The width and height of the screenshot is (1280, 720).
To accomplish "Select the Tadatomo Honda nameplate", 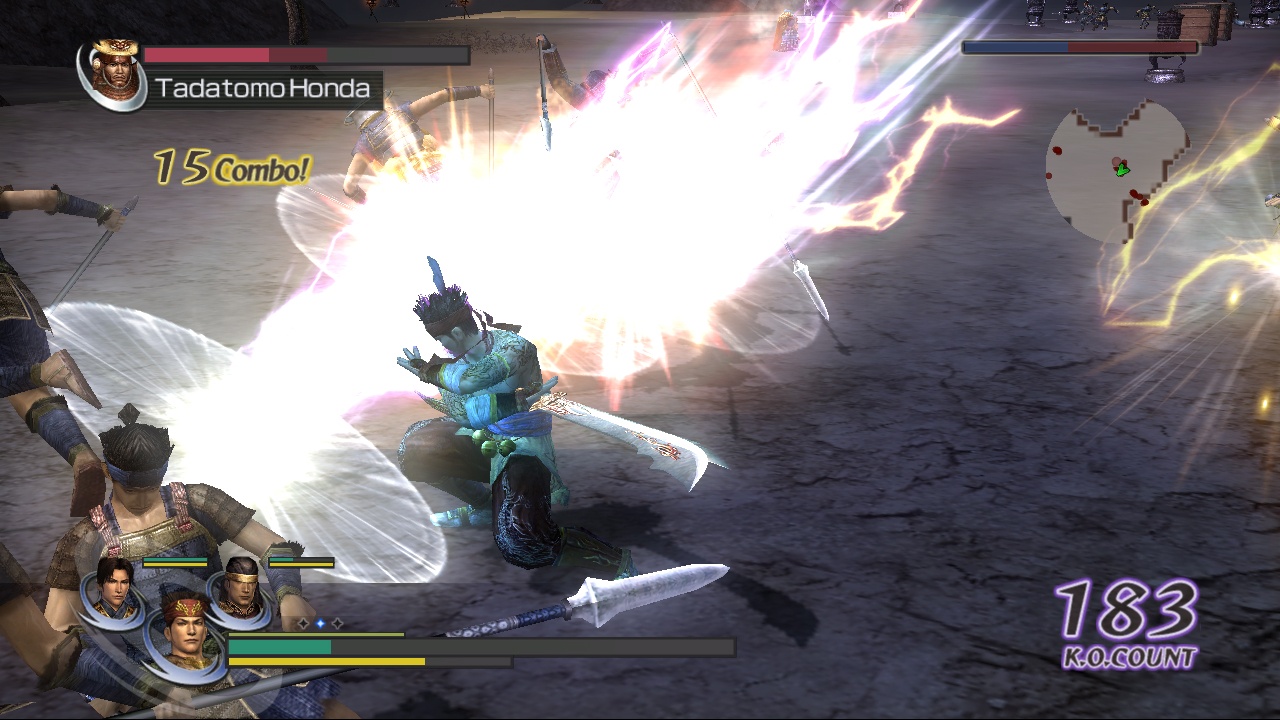I will point(262,88).
